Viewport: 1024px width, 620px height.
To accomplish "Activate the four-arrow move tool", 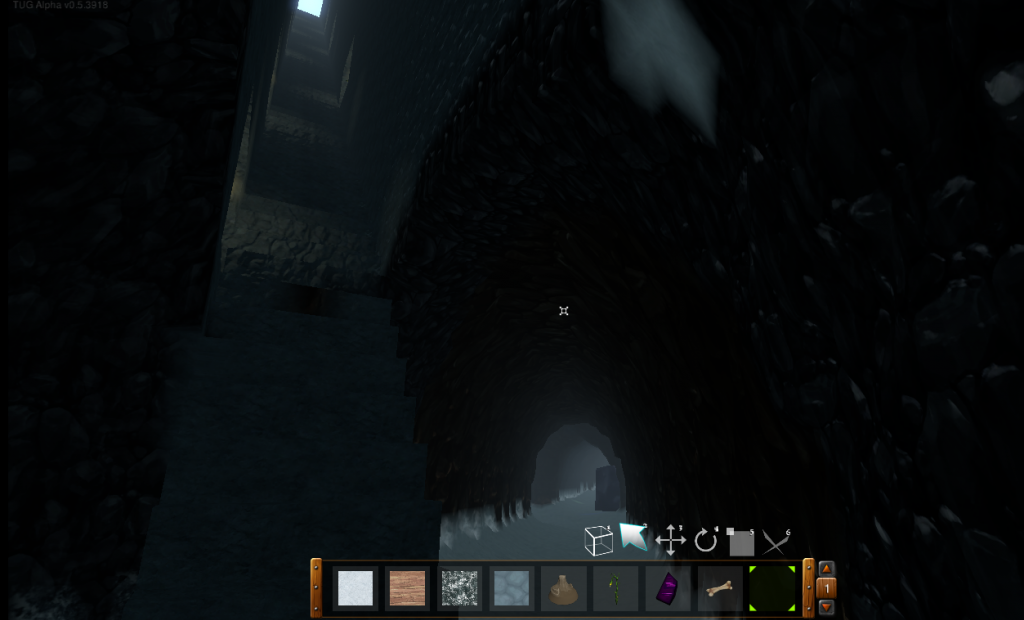I will tap(670, 541).
